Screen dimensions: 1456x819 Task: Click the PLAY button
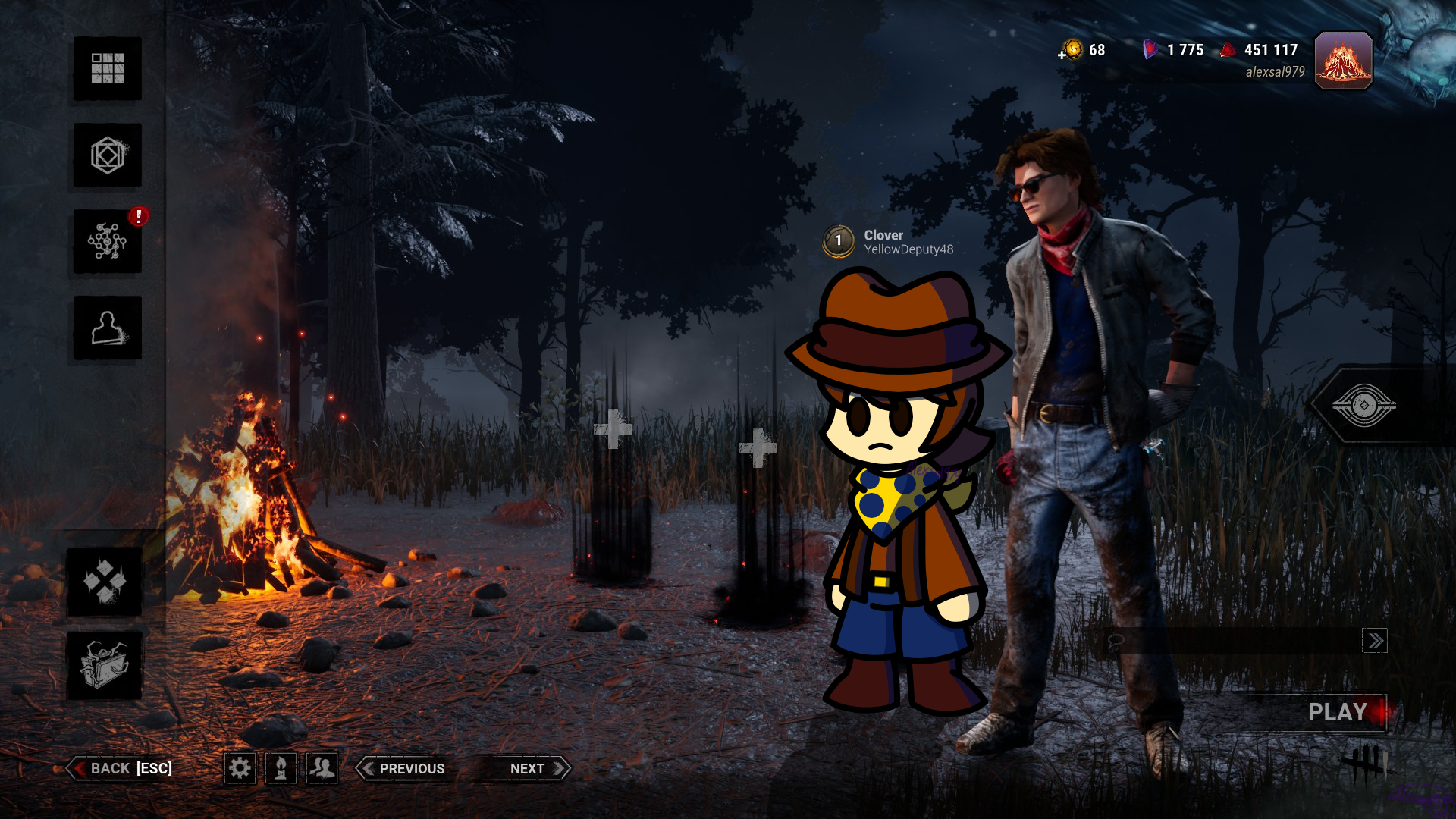(1338, 712)
